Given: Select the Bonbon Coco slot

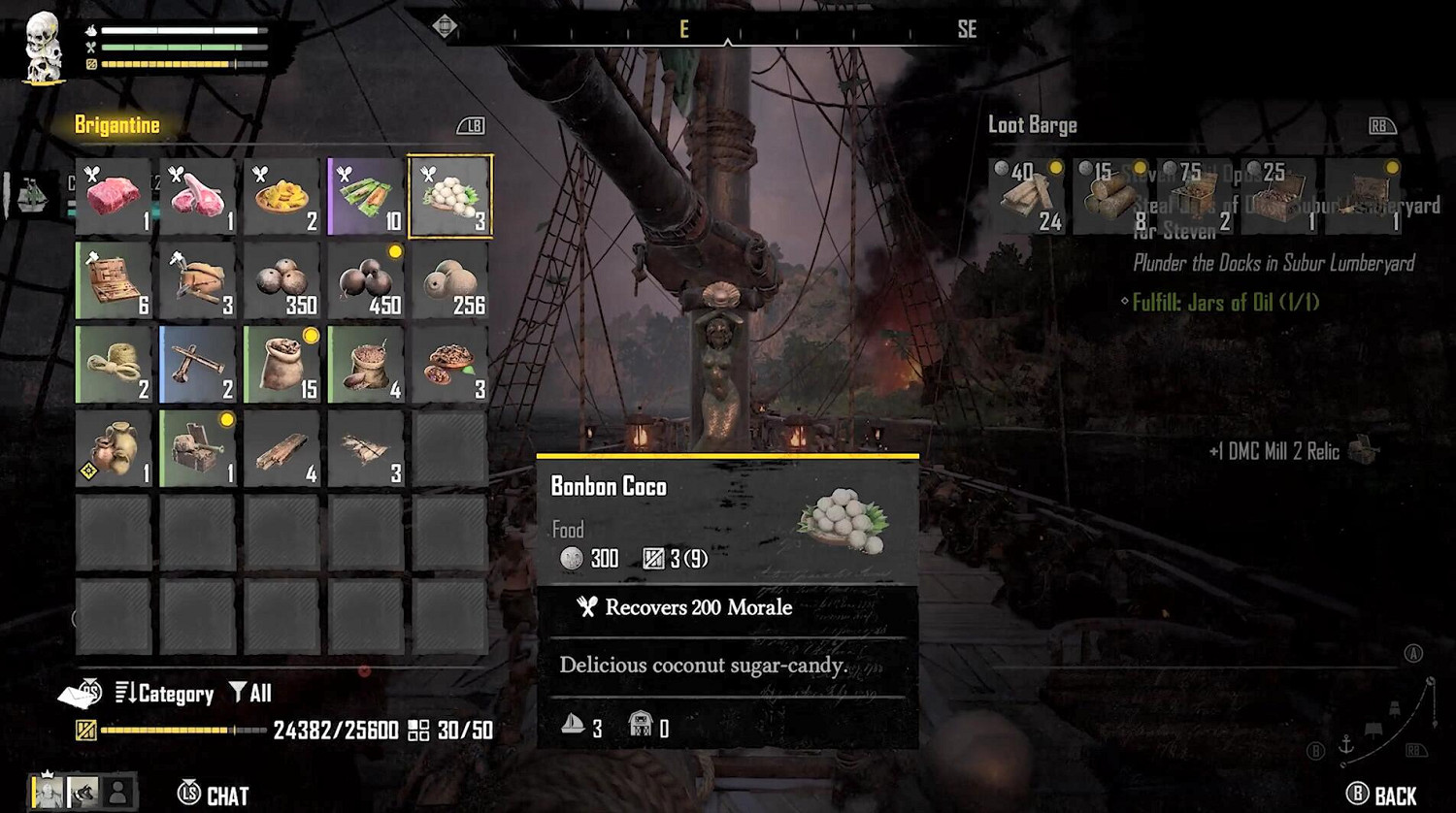Looking at the screenshot, I should [450, 197].
